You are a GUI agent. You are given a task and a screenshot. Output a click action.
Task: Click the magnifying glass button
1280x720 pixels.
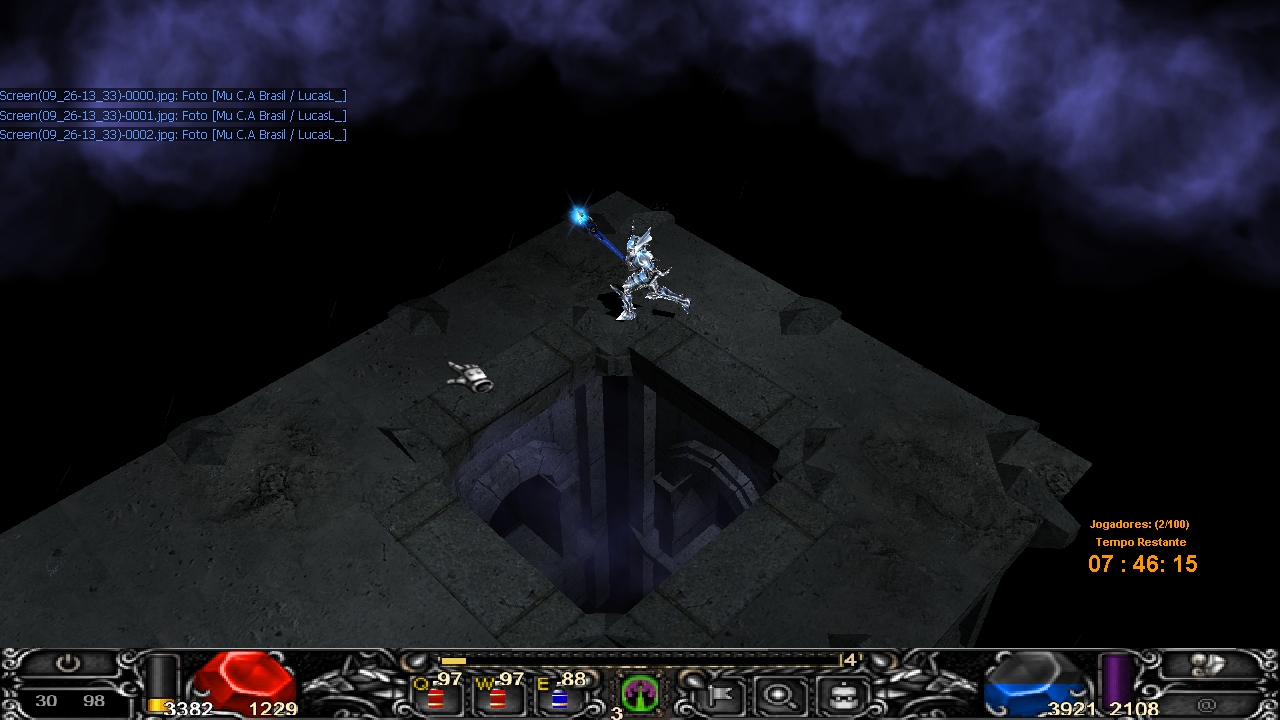(775, 693)
